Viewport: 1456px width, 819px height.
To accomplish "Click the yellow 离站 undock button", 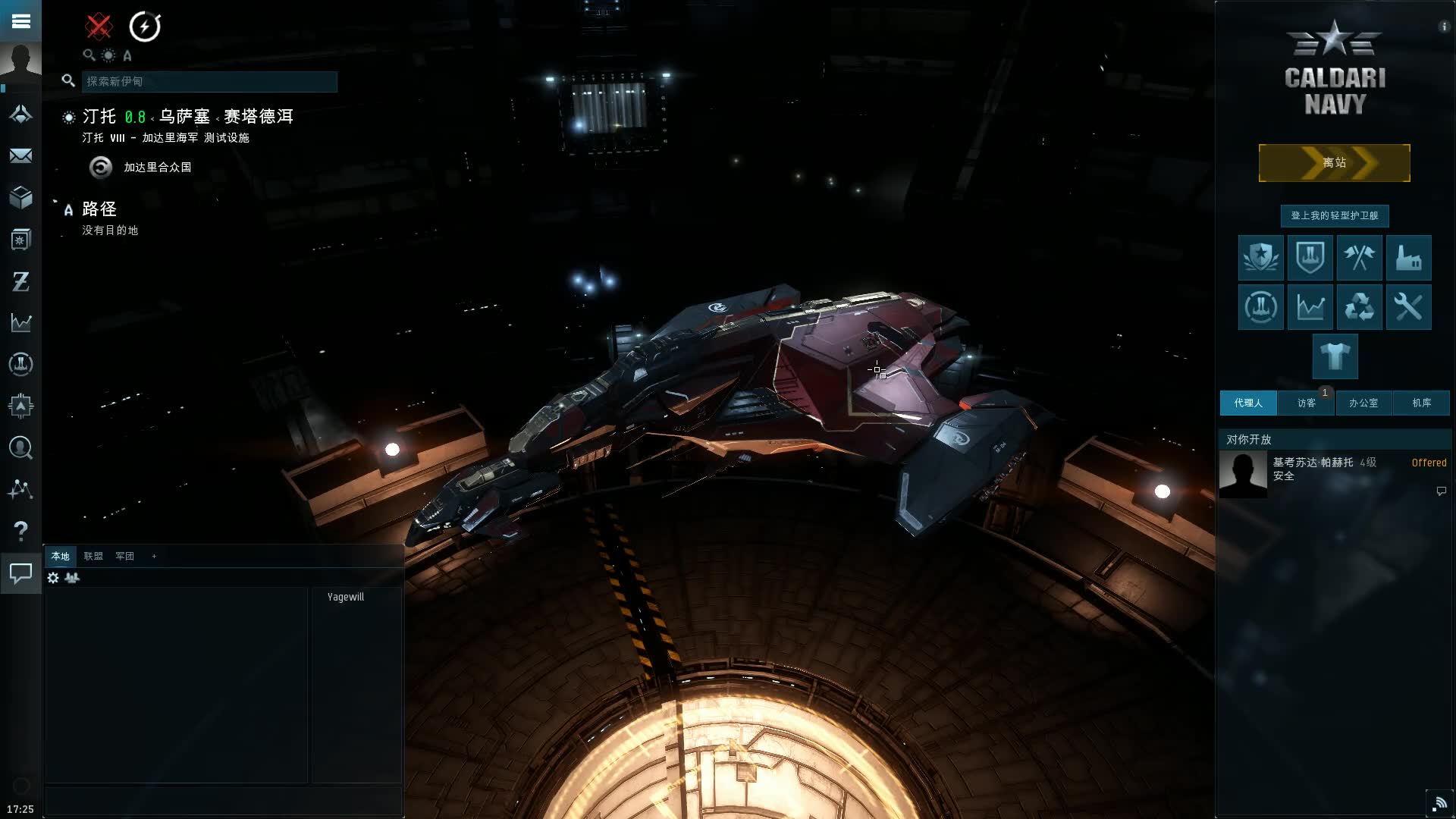I will (1334, 163).
